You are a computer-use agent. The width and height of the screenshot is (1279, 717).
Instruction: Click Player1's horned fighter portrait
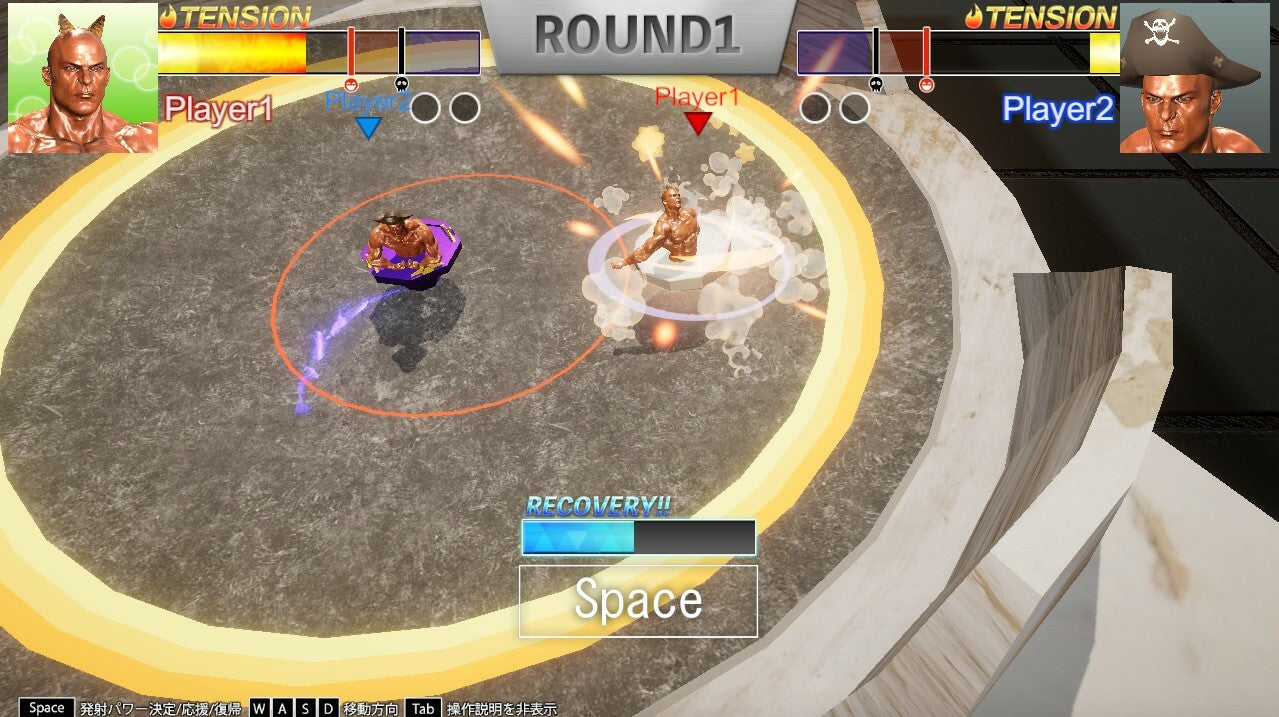coord(82,78)
